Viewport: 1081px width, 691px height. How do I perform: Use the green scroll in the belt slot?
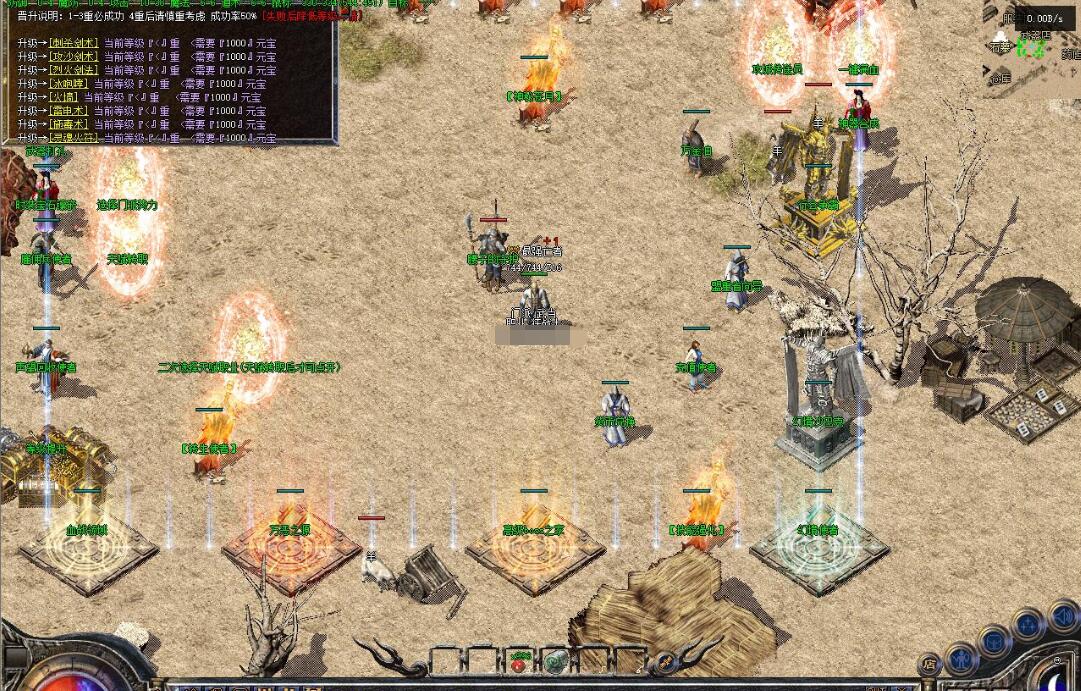(556, 660)
